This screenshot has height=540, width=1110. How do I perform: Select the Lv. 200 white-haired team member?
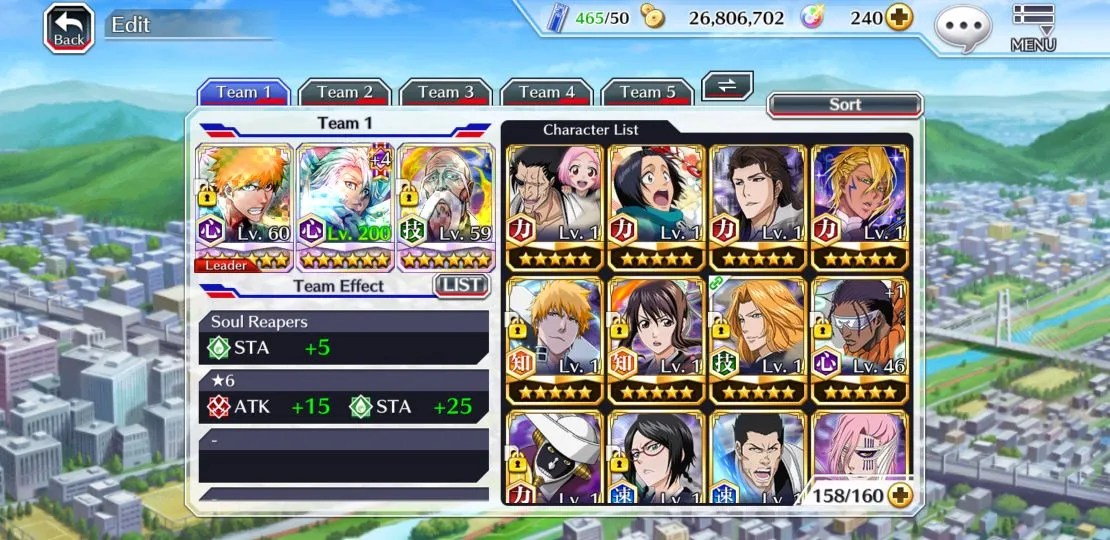pyautogui.click(x=345, y=207)
